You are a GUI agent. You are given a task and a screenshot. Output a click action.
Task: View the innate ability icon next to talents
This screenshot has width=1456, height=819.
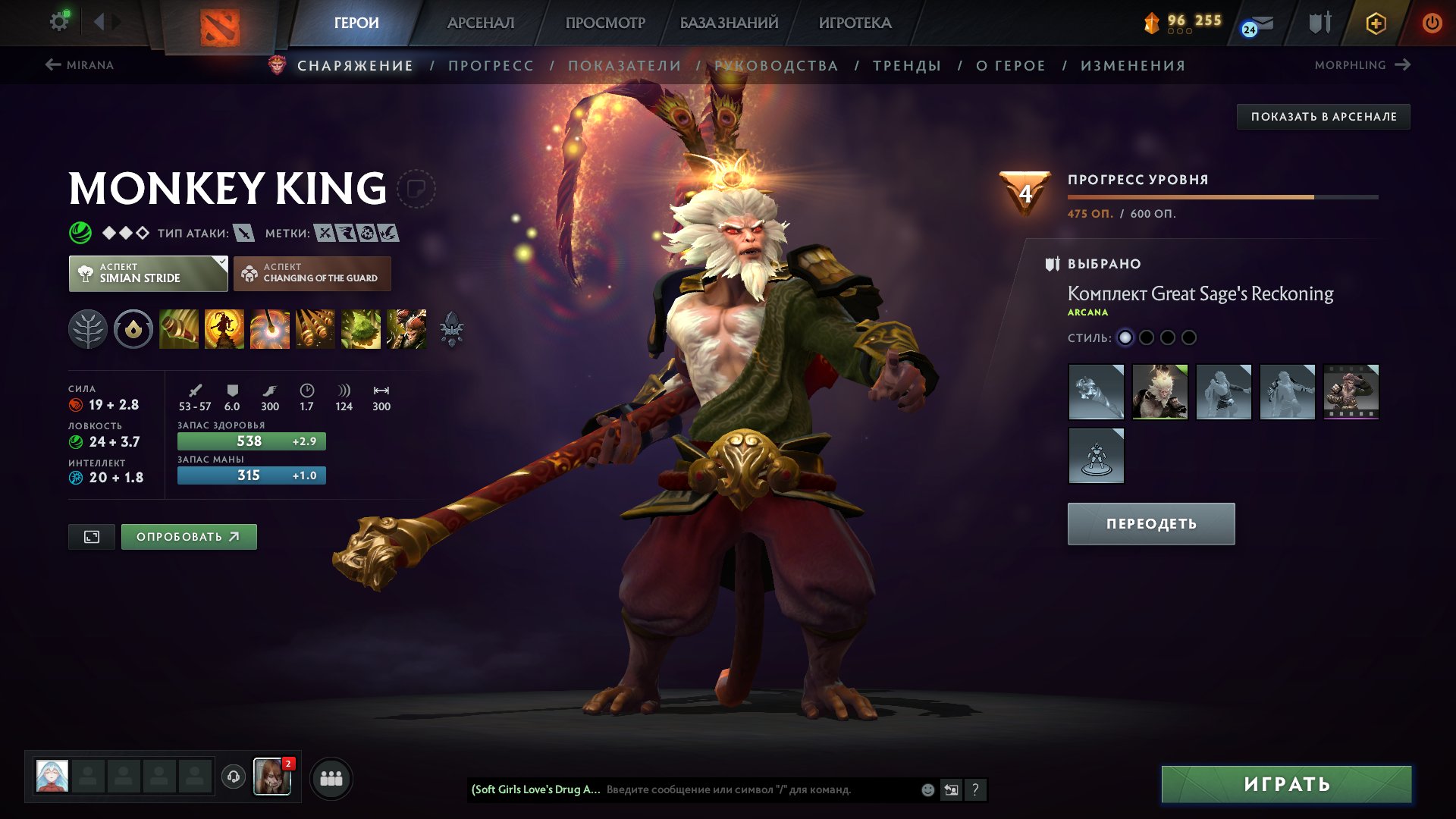coord(133,329)
